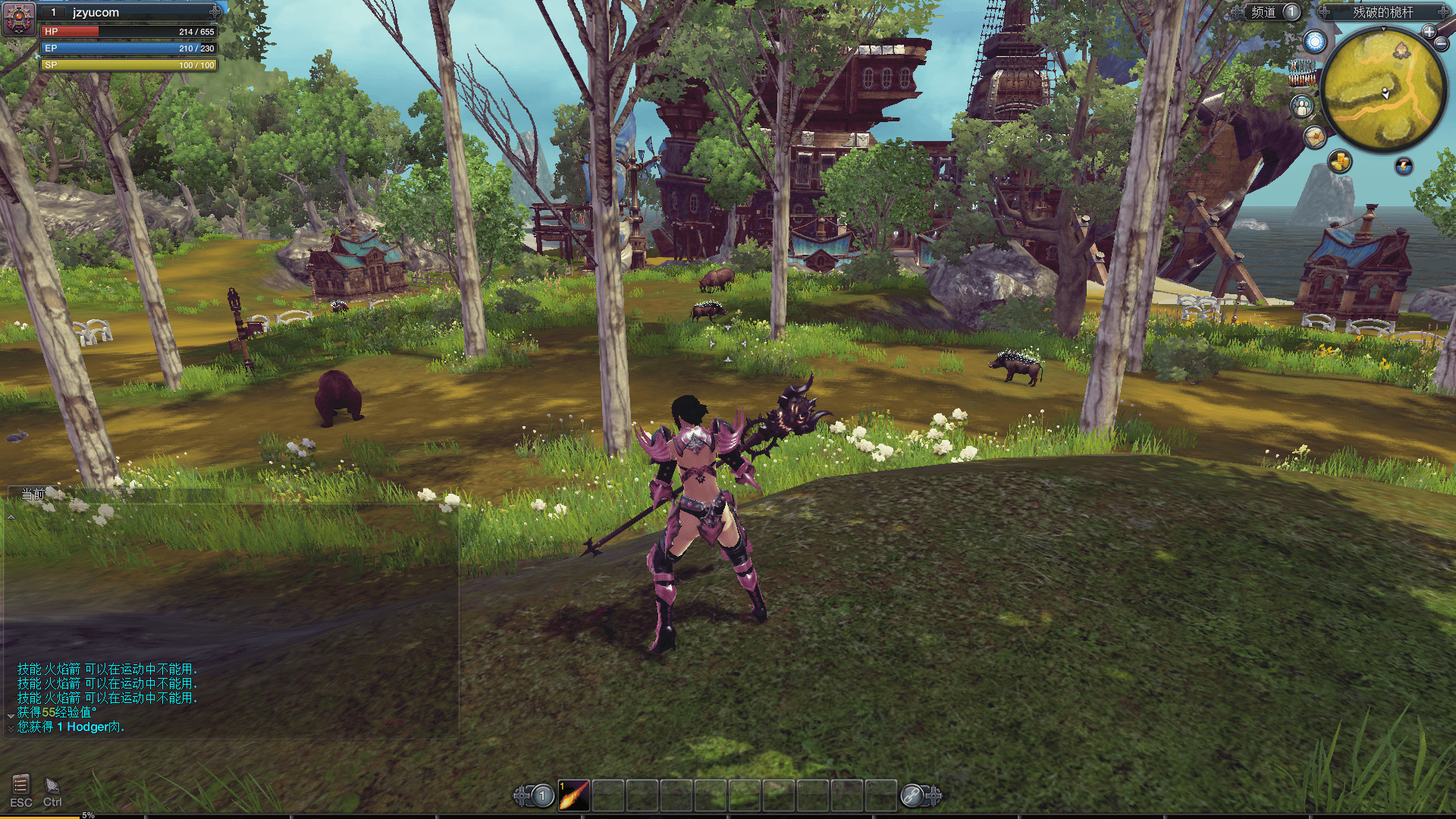Click the 残破的桅杆 zone name bar
Image resolution: width=1456 pixels, height=819 pixels.
(x=1382, y=12)
